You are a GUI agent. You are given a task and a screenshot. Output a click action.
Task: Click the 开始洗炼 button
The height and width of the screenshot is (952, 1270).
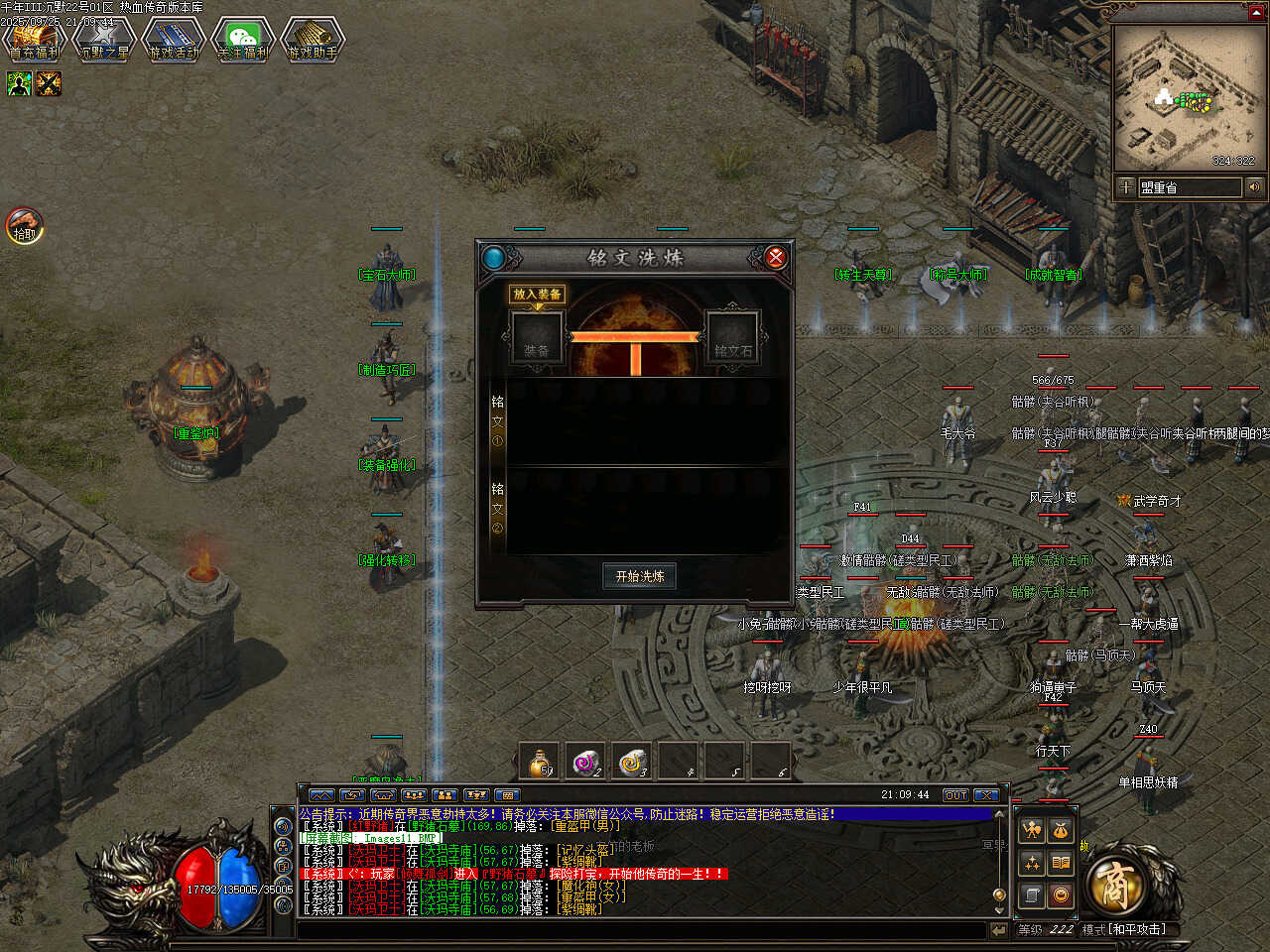(640, 576)
